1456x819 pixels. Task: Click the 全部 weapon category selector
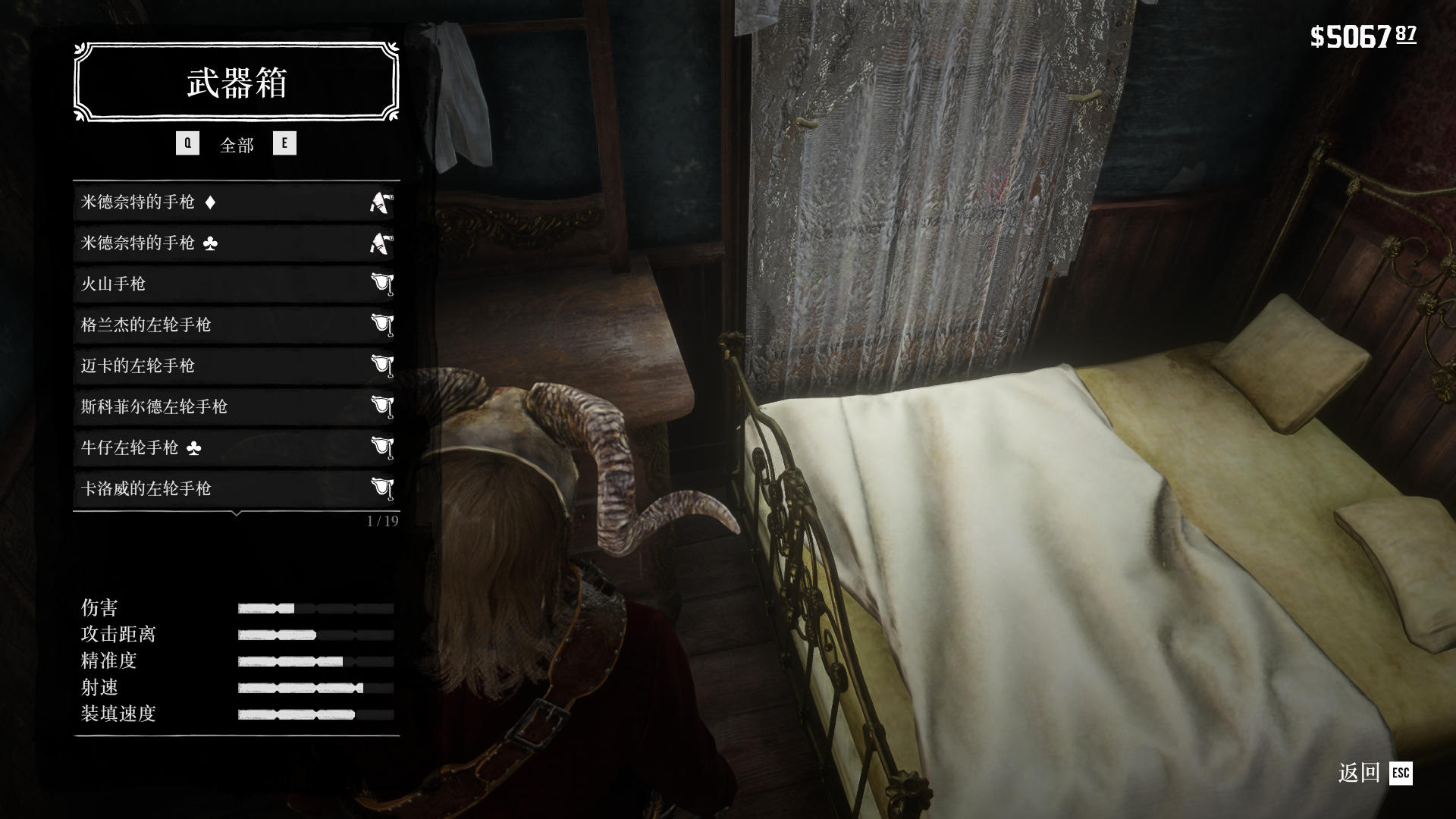pos(237,144)
